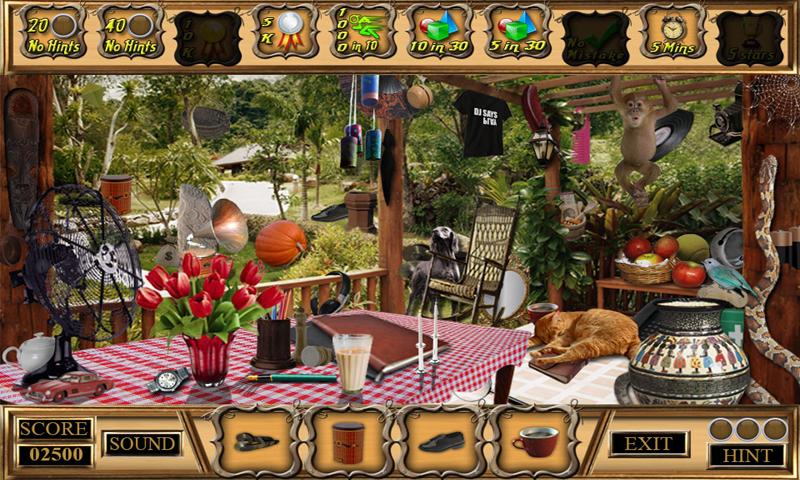
Task: Use the Hint button
Action: pos(747,455)
